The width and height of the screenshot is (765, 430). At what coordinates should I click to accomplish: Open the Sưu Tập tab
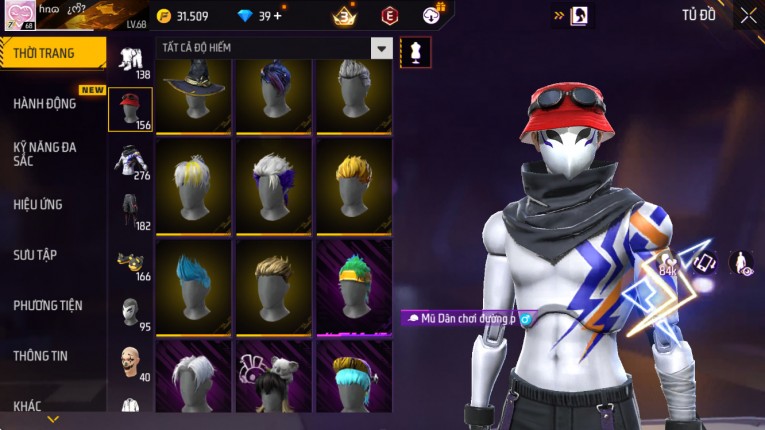[x=36, y=255]
